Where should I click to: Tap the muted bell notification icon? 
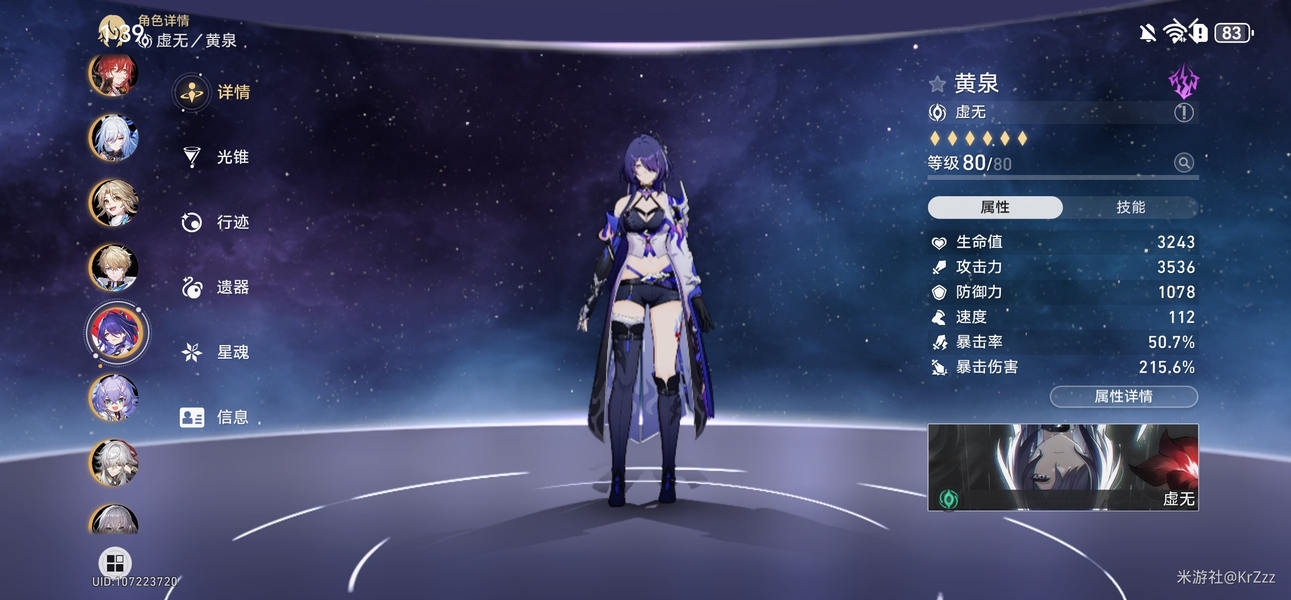click(x=1147, y=33)
